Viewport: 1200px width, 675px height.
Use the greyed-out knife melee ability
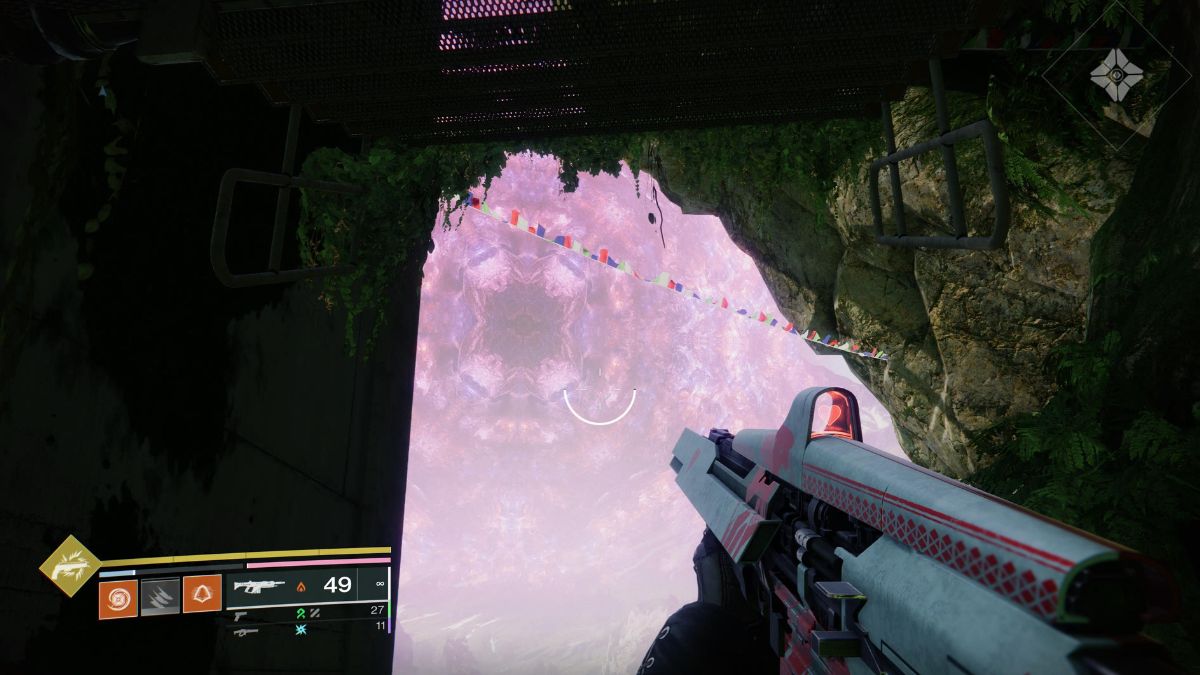160,597
